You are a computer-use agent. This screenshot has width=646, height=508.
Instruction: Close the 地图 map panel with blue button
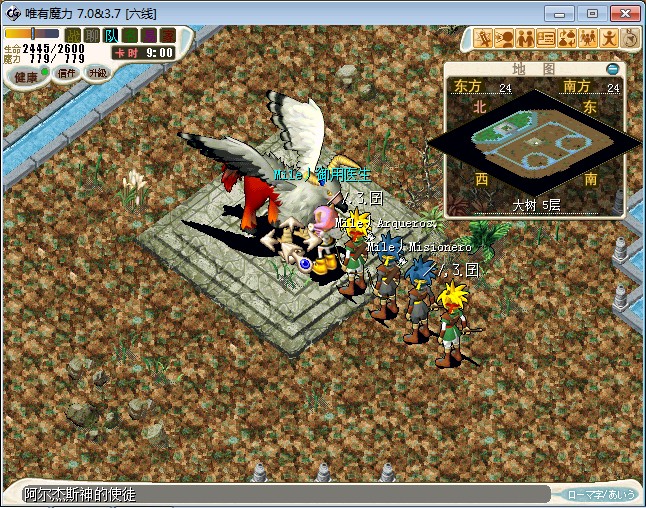coord(612,69)
